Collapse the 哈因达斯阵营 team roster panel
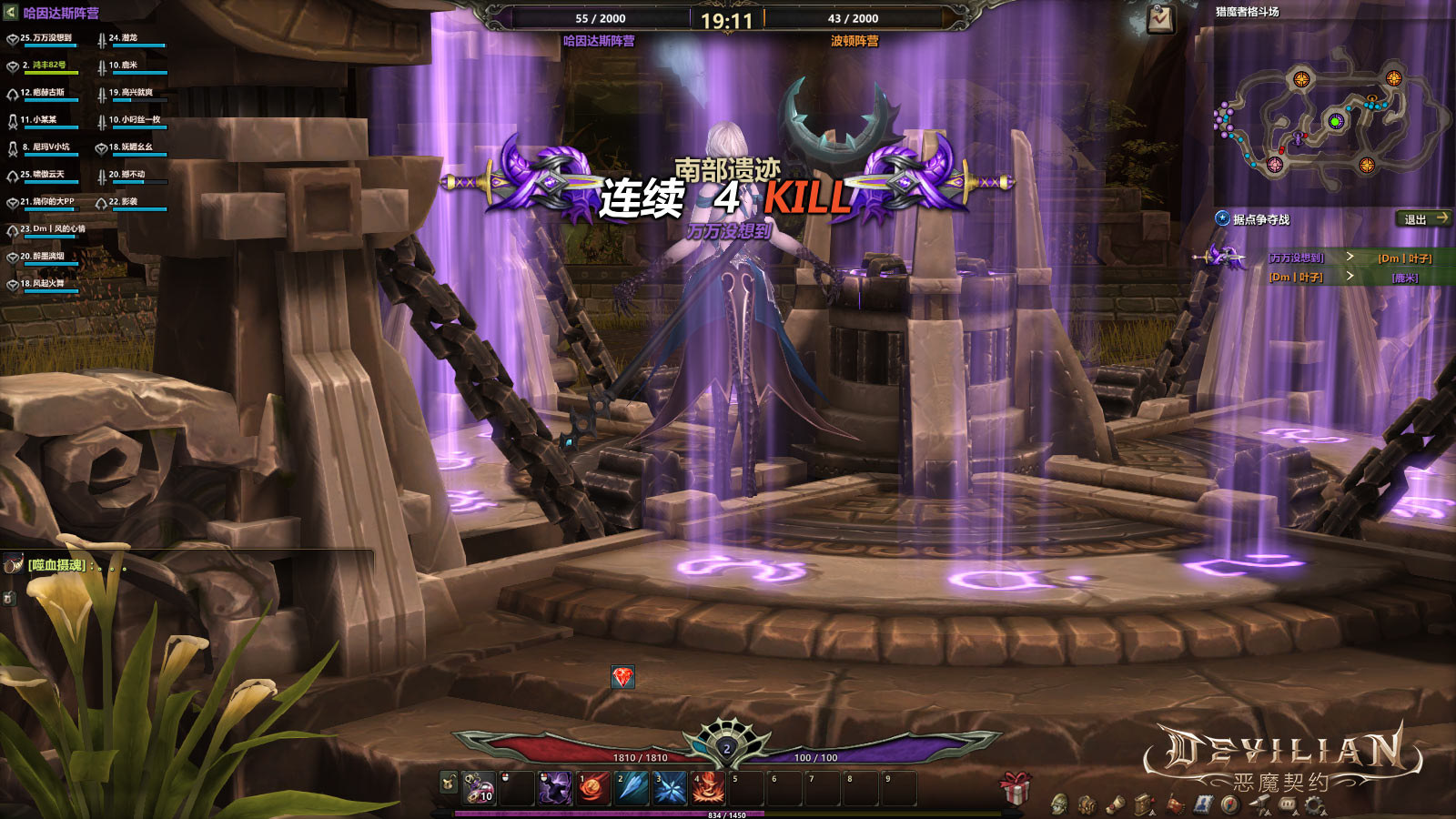This screenshot has height=819, width=1456. (x=11, y=13)
